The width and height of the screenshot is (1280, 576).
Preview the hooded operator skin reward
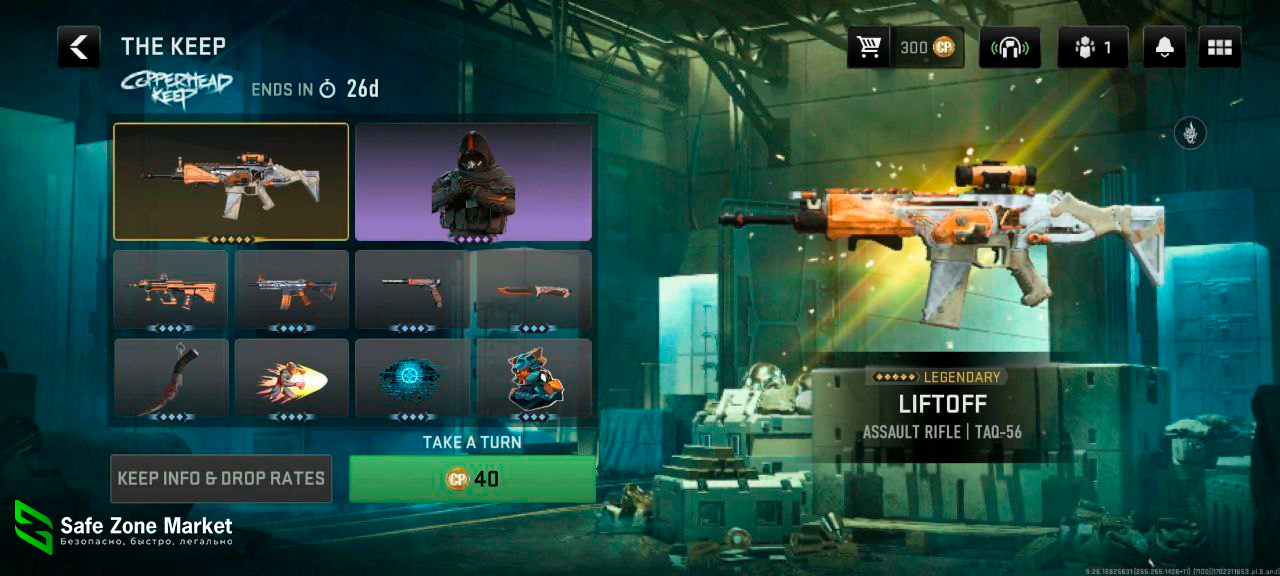click(x=473, y=182)
